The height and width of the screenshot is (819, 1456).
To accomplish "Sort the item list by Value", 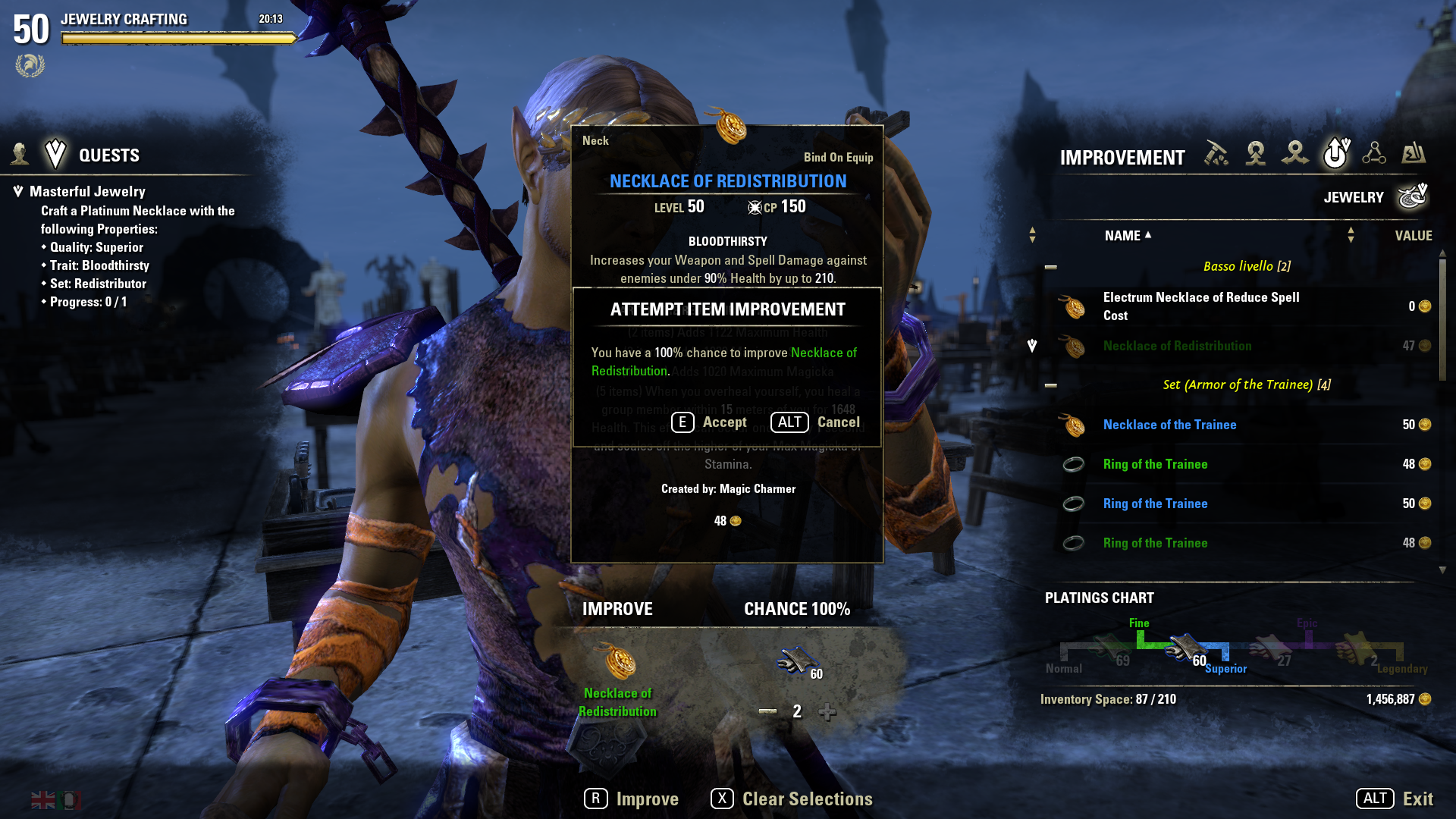I will click(1413, 236).
